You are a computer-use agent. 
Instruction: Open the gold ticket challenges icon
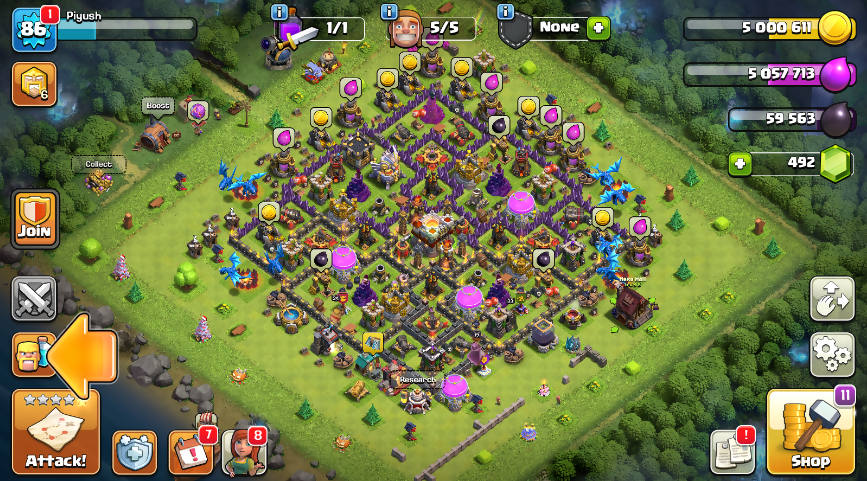[33, 84]
